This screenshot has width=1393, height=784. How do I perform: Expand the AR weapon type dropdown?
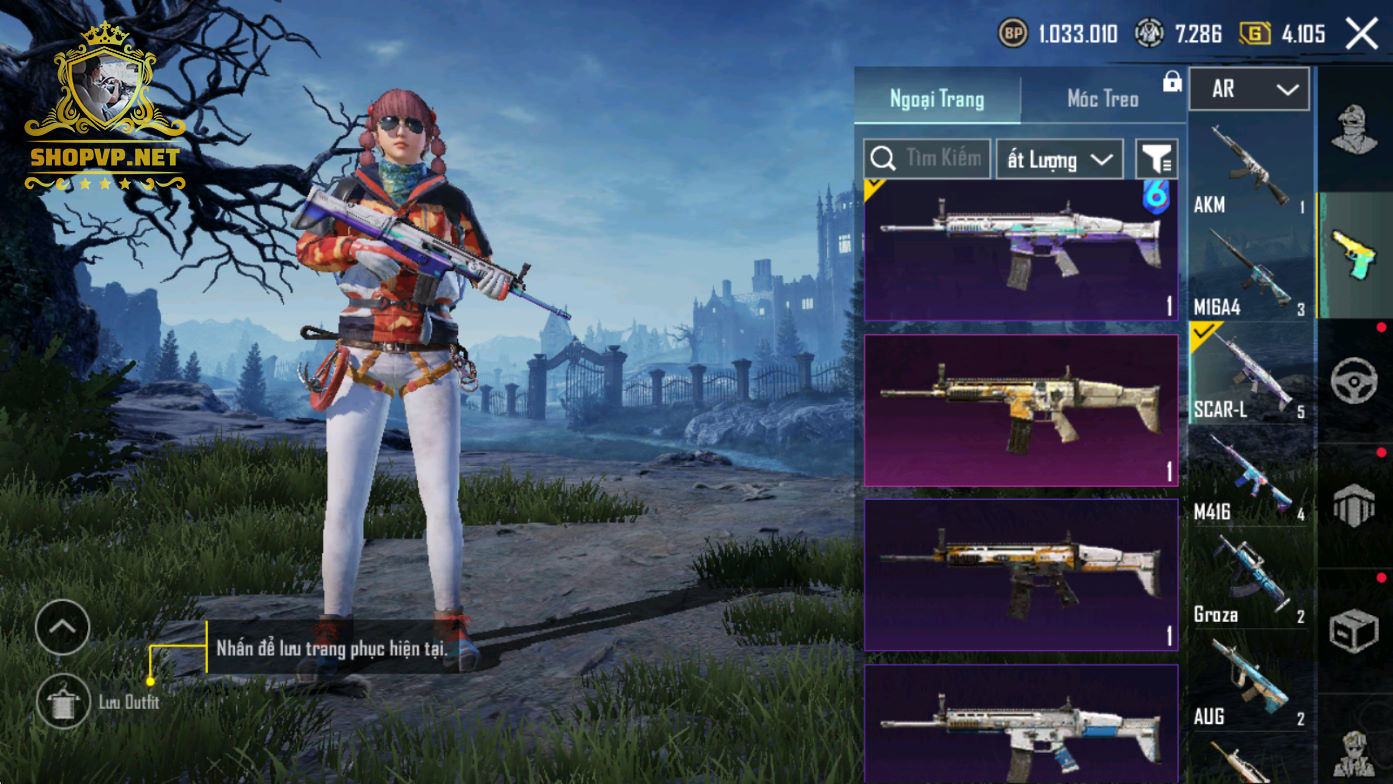click(x=1249, y=90)
